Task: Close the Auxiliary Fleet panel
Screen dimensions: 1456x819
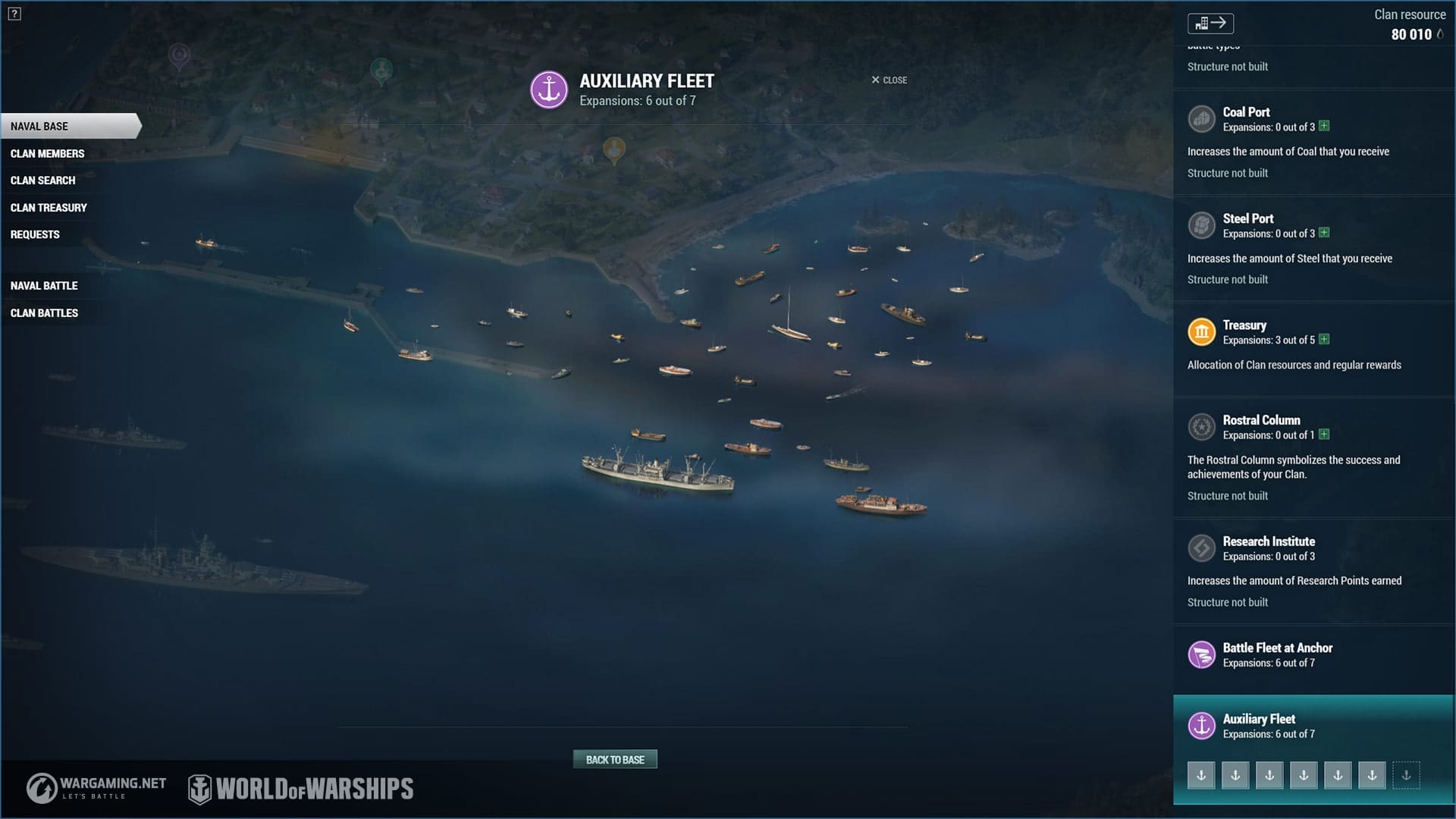Action: [889, 80]
